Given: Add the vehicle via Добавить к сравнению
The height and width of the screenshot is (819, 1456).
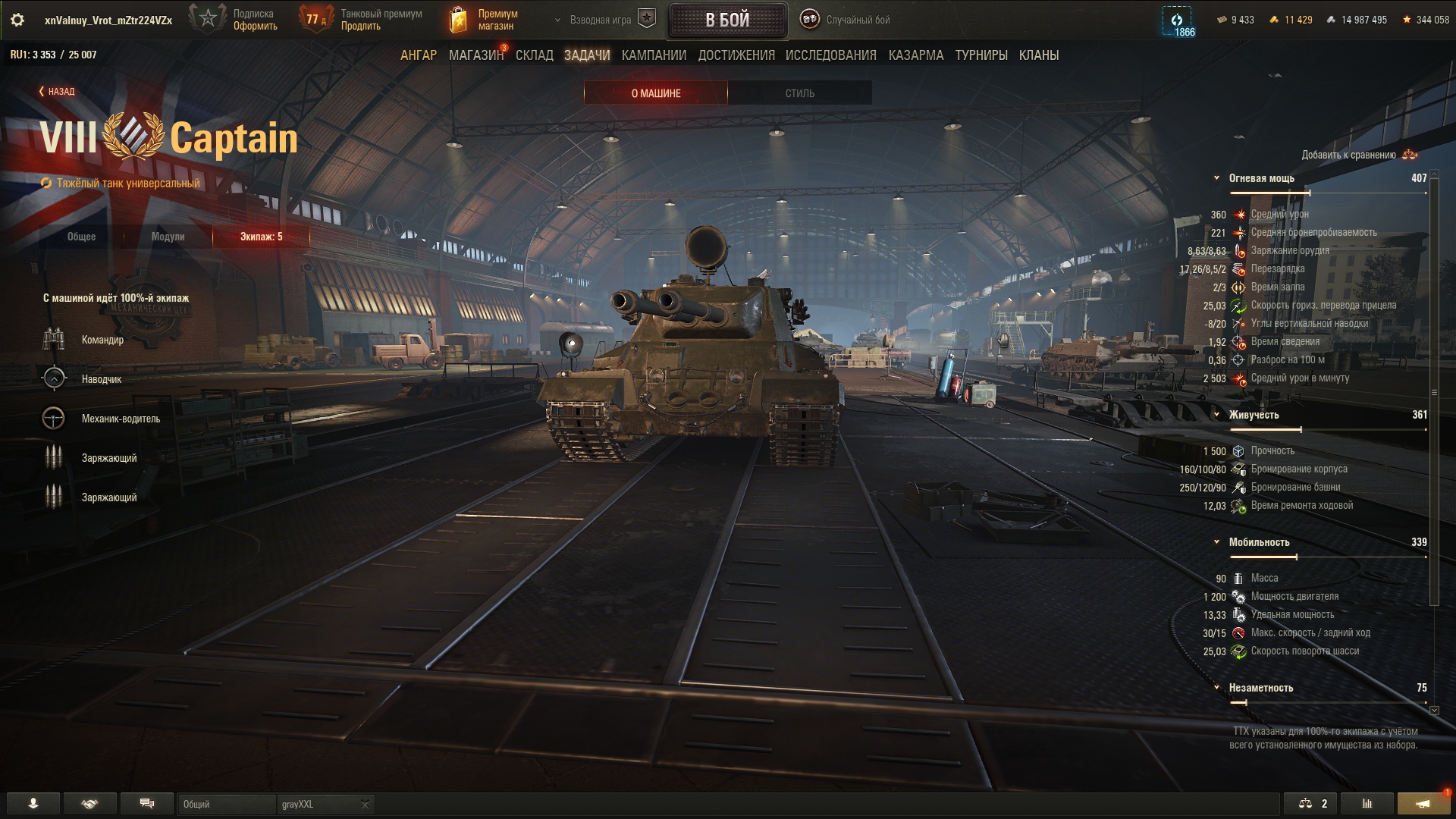Looking at the screenshot, I should click(1357, 155).
